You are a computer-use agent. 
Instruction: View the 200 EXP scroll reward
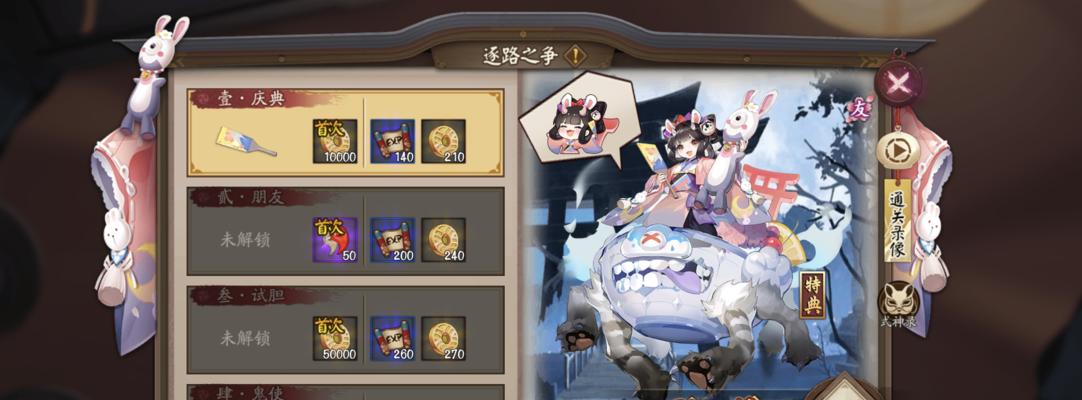coord(392,240)
